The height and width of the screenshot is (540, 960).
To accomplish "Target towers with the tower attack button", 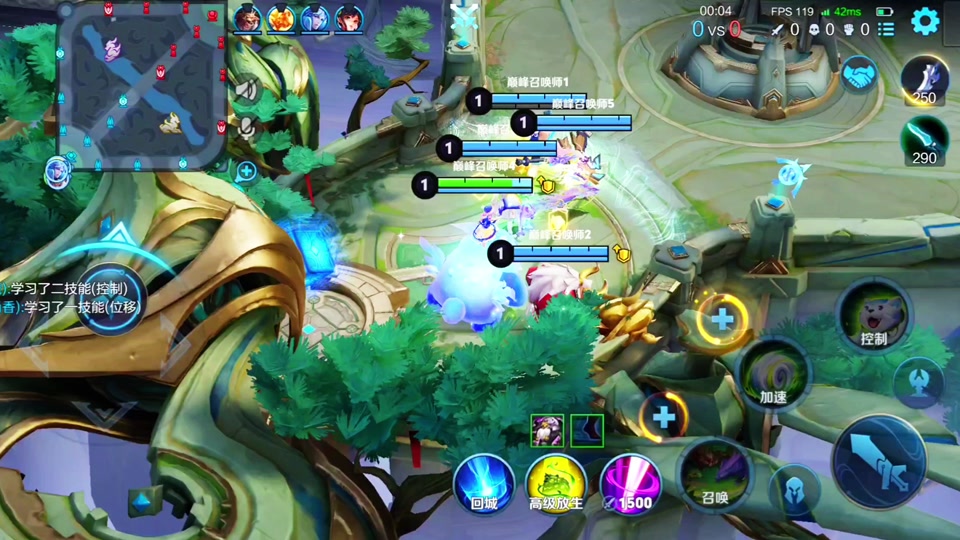I will pos(918,379).
